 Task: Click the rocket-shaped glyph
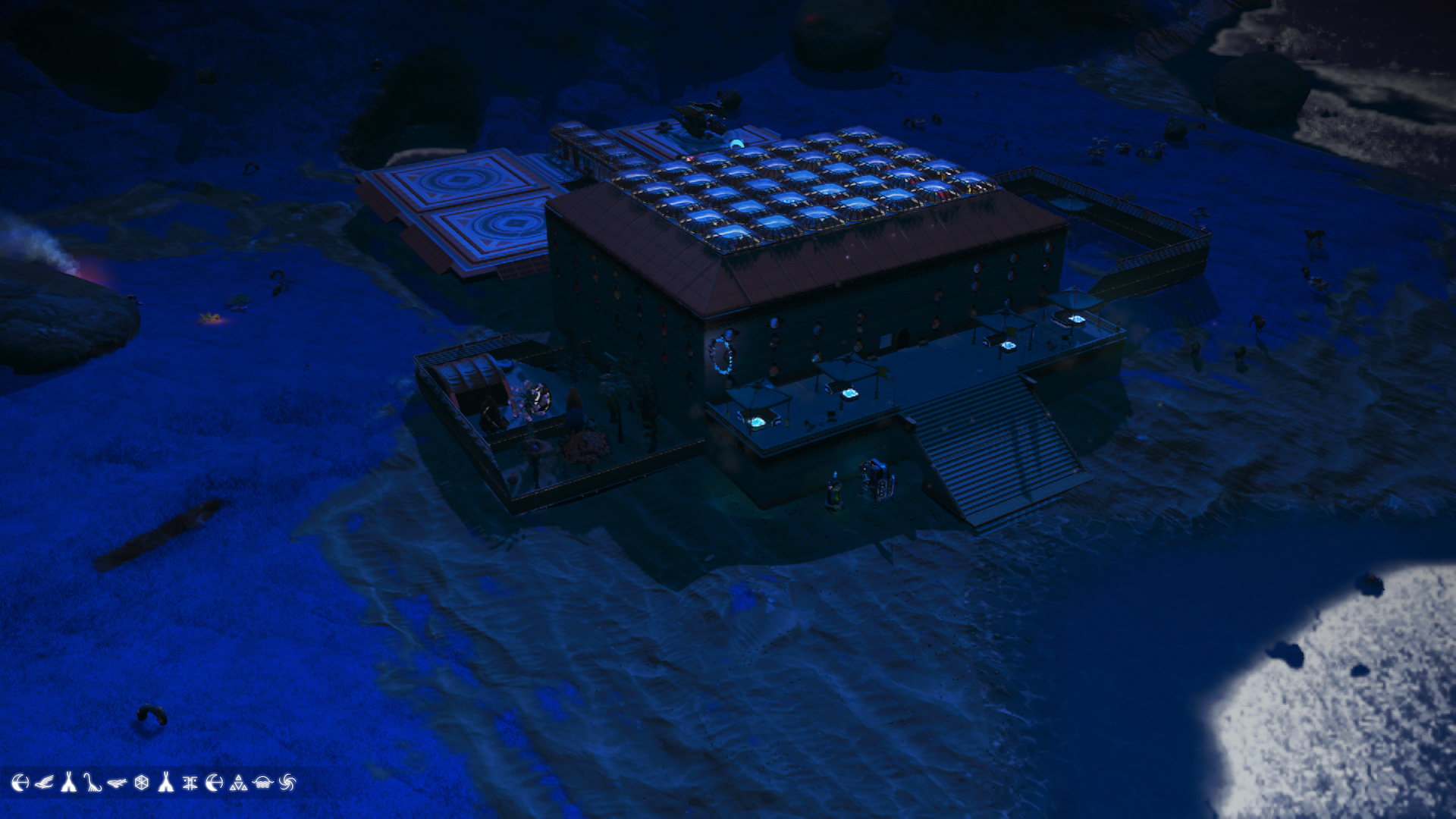pyautogui.click(x=165, y=783)
